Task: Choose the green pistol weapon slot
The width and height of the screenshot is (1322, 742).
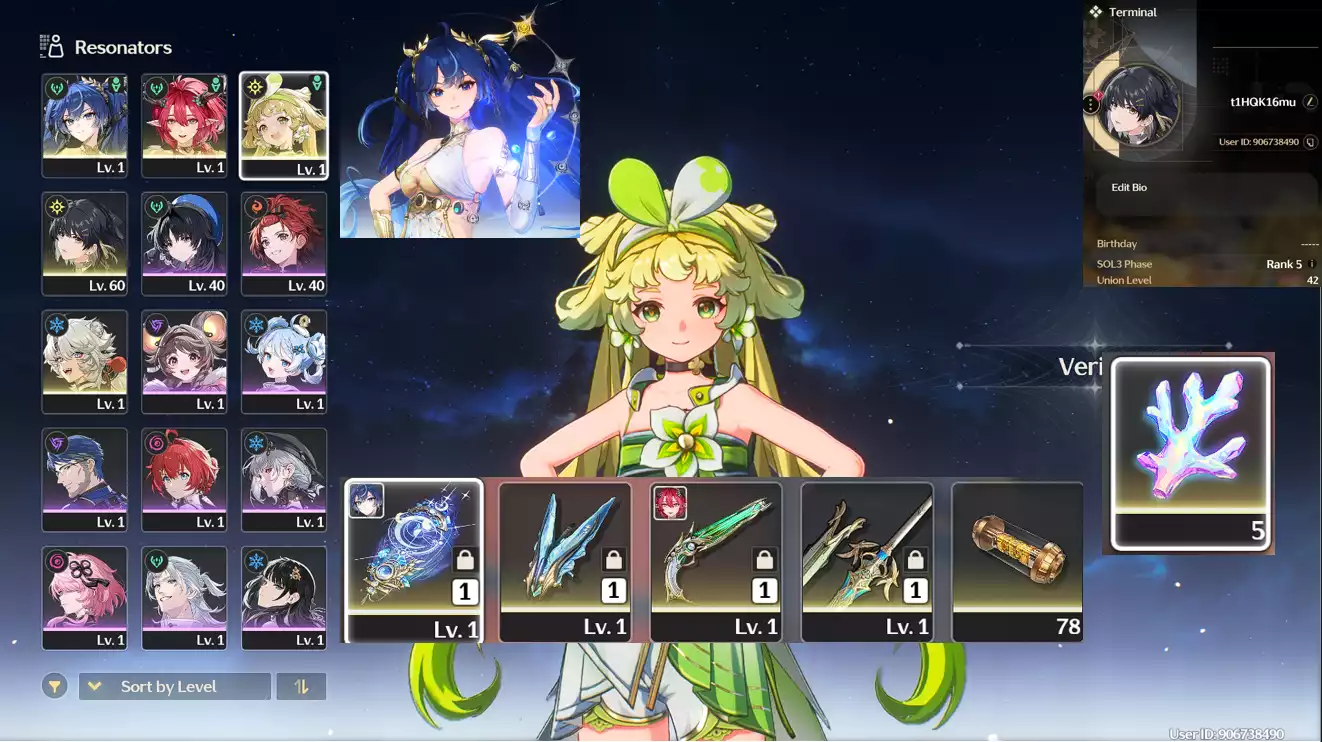Action: (x=716, y=560)
